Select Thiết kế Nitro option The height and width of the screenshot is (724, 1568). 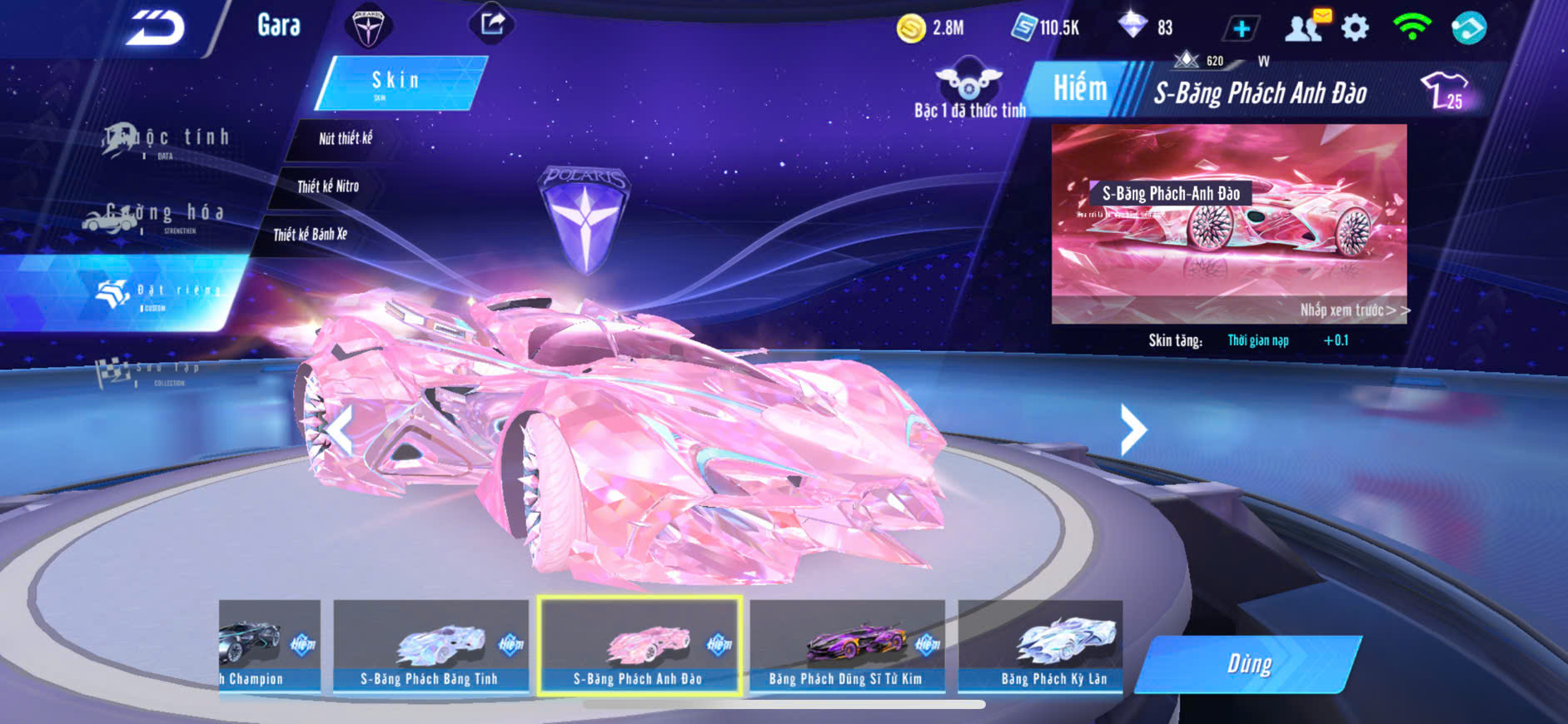328,186
